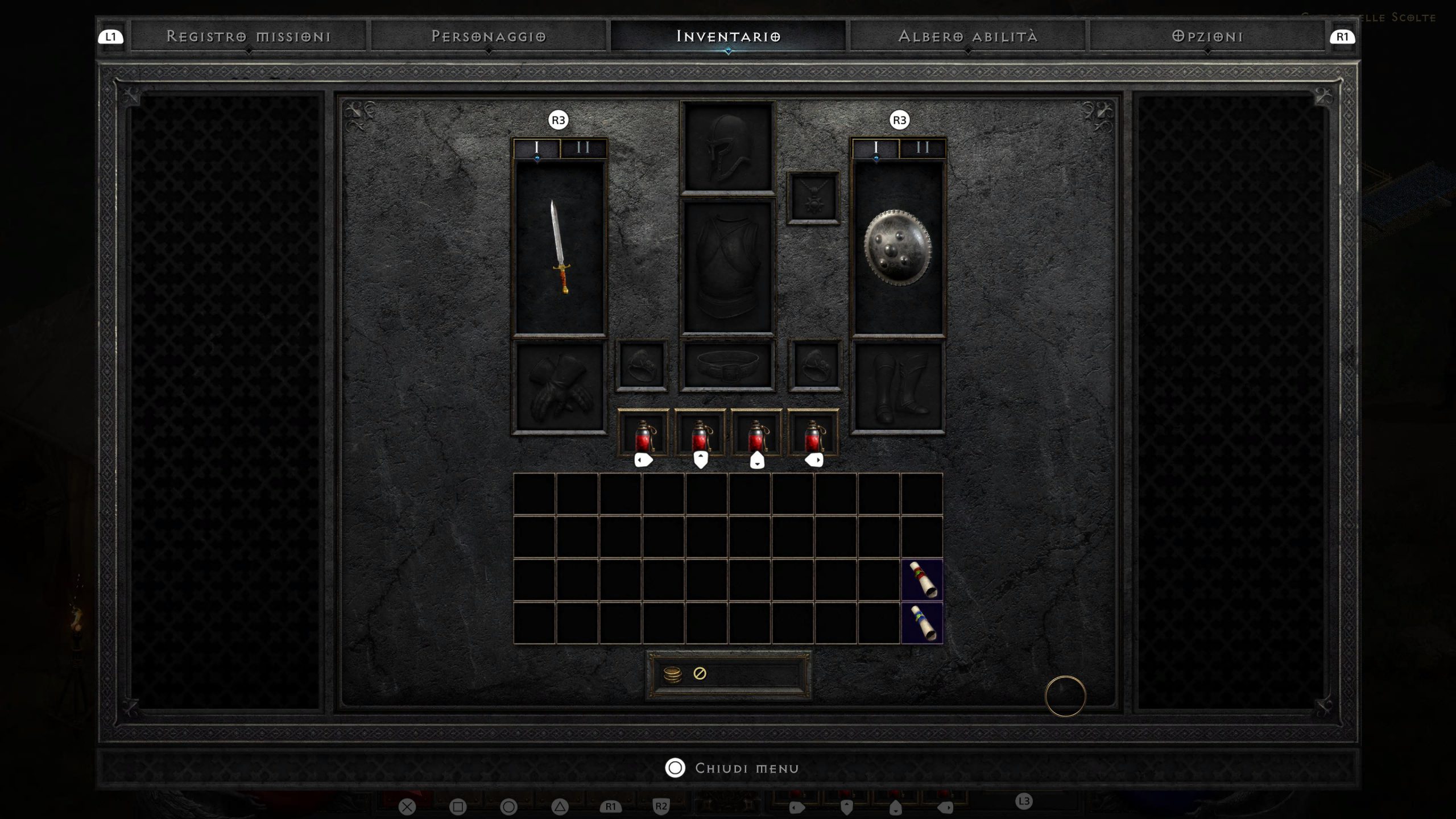Select the empty belt slot
Screen dimensions: 1456x819
[x=728, y=365]
